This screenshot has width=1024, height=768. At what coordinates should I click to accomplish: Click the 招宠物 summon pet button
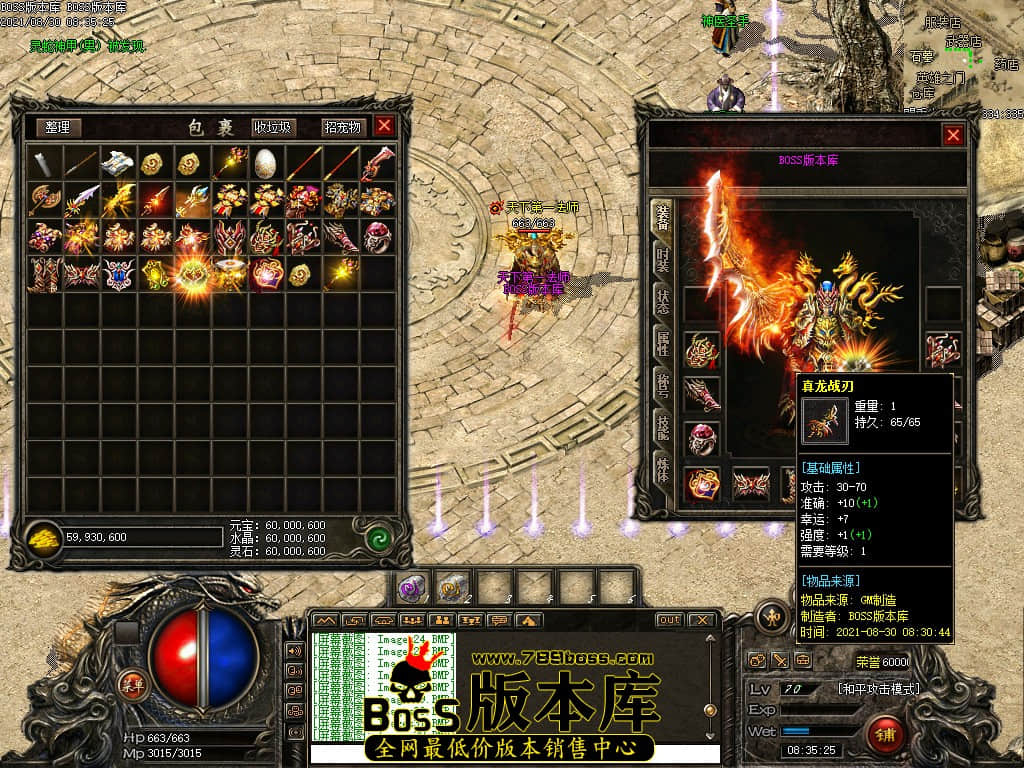341,127
